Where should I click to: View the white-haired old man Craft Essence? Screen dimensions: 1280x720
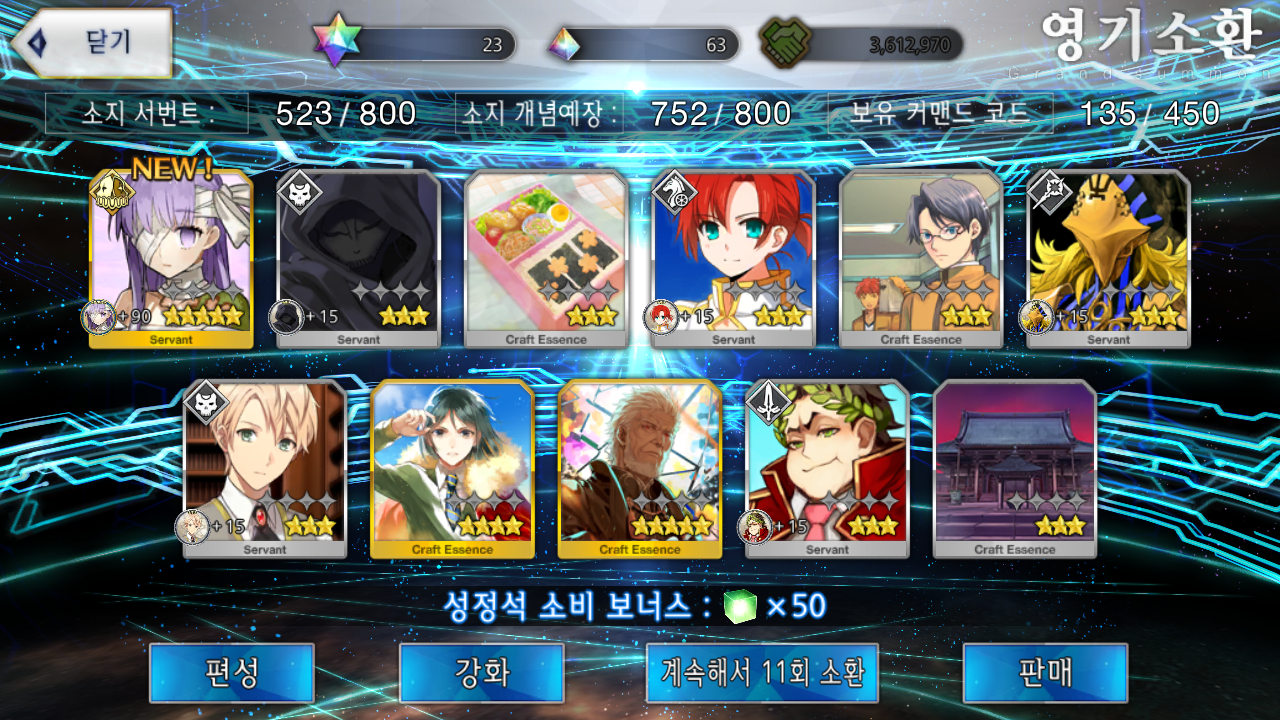click(x=640, y=469)
